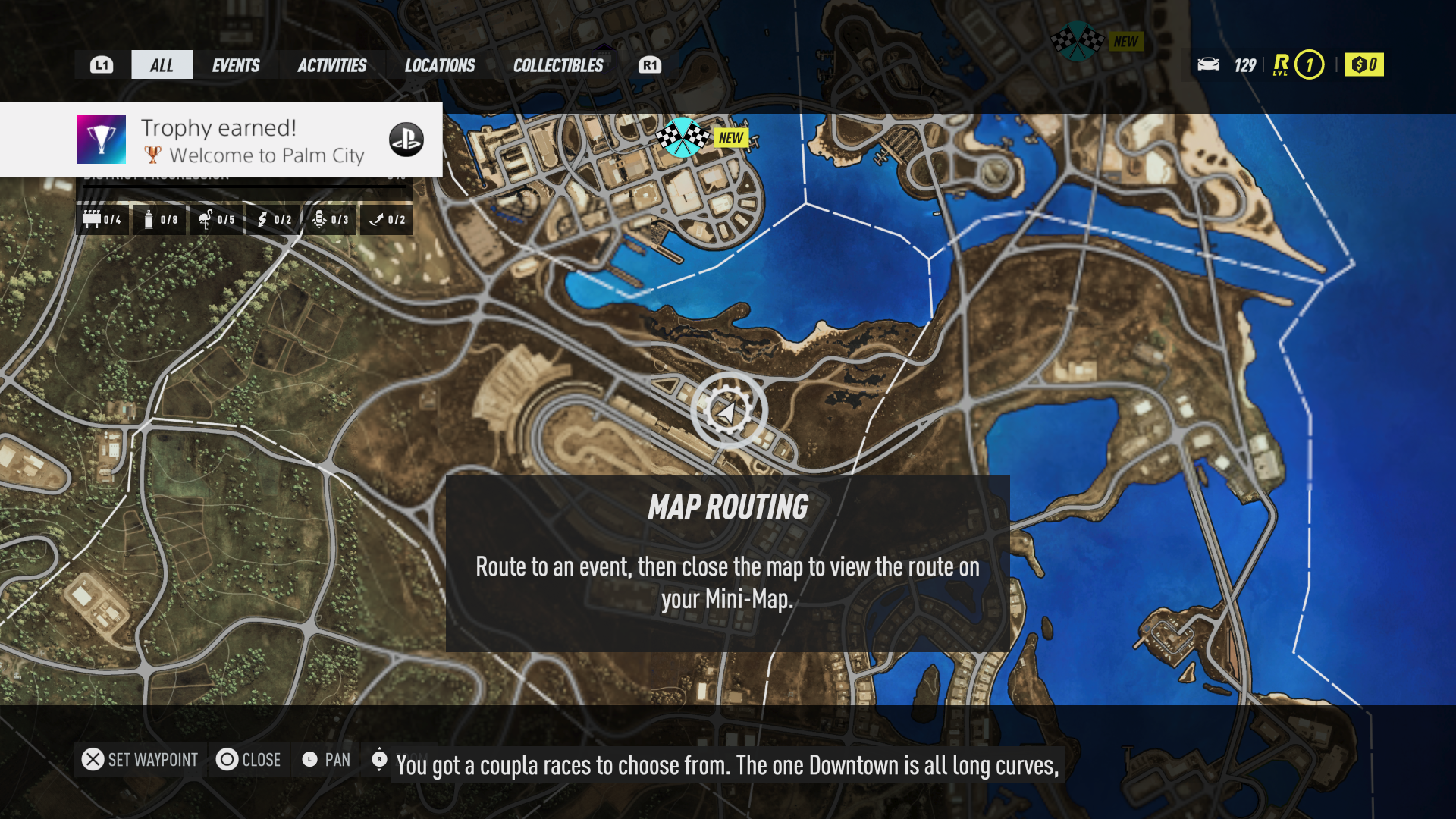Show the LOCATIONS tab
Image resolution: width=1456 pixels, height=819 pixels.
pyautogui.click(x=440, y=65)
